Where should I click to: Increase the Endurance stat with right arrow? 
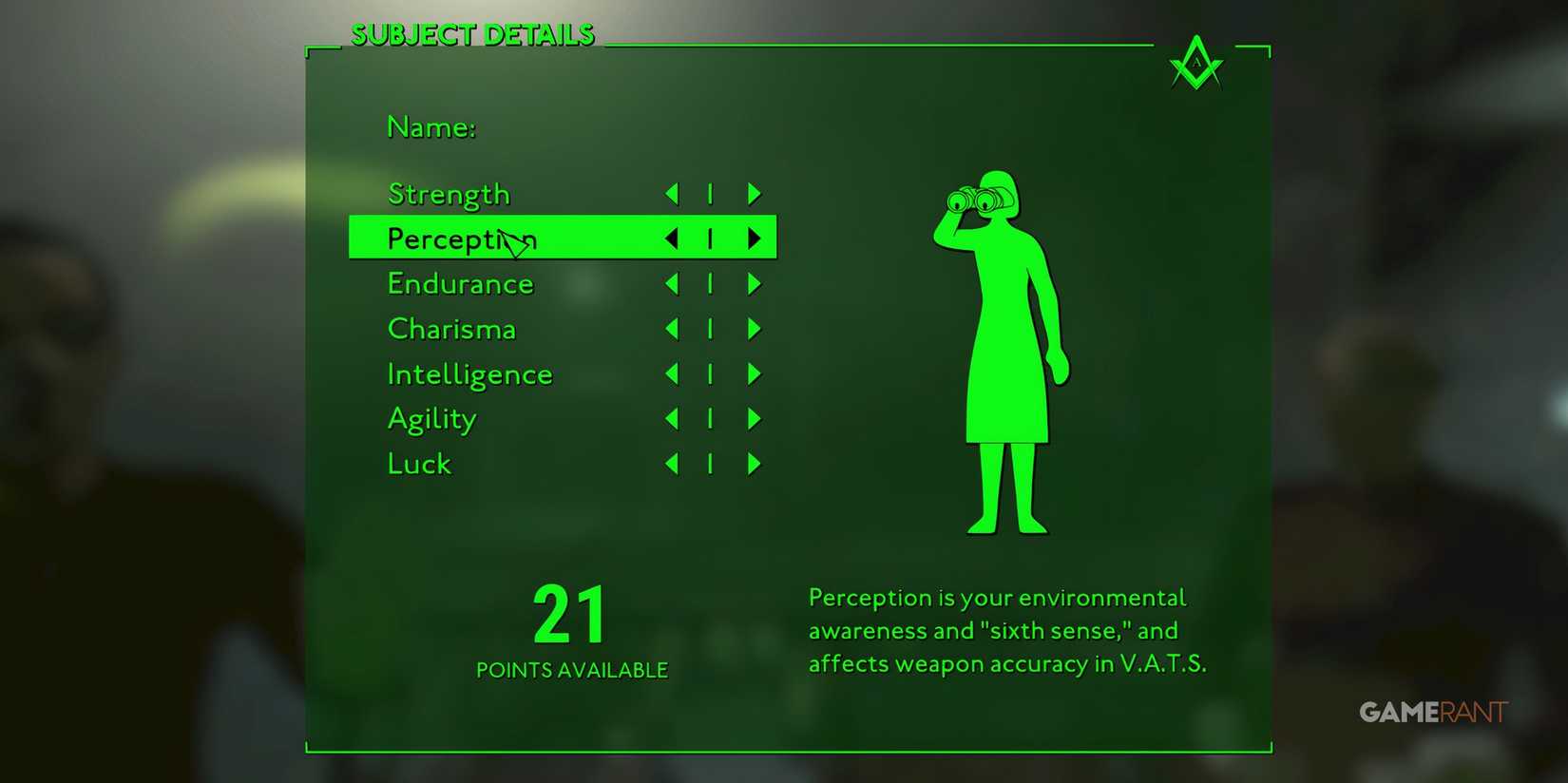754,283
